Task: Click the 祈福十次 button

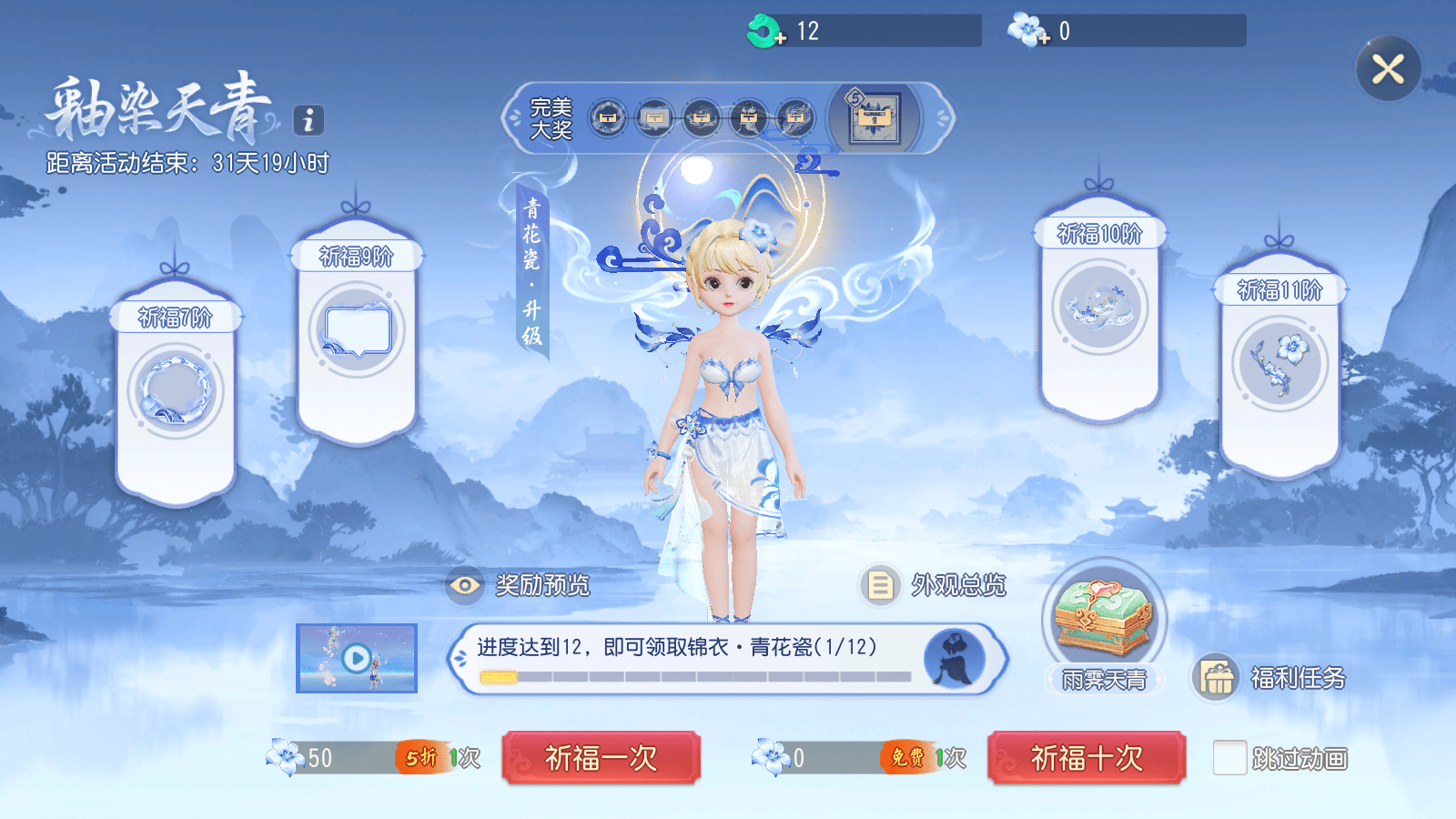Action: 1087,757
